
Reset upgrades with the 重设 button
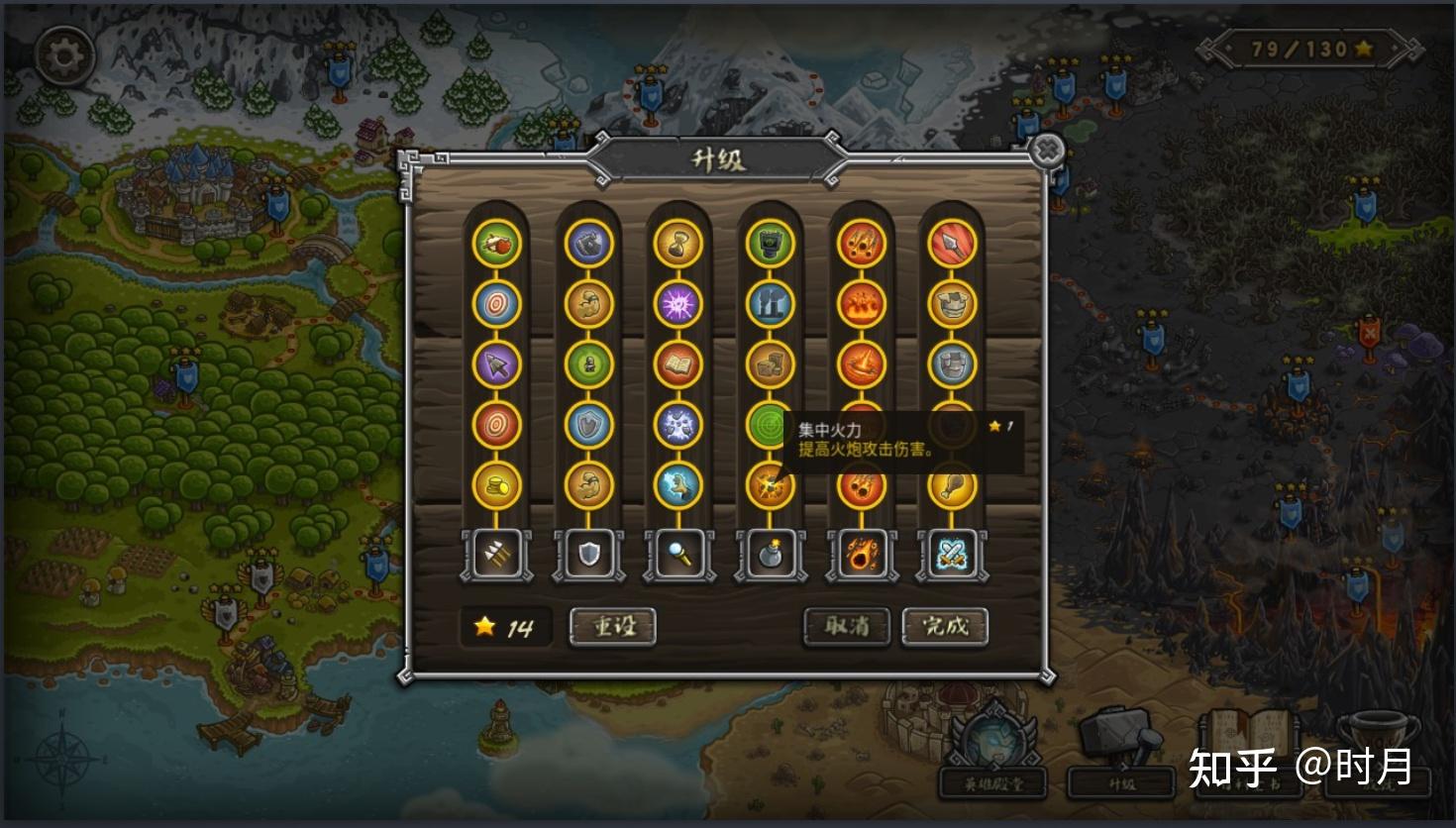613,627
